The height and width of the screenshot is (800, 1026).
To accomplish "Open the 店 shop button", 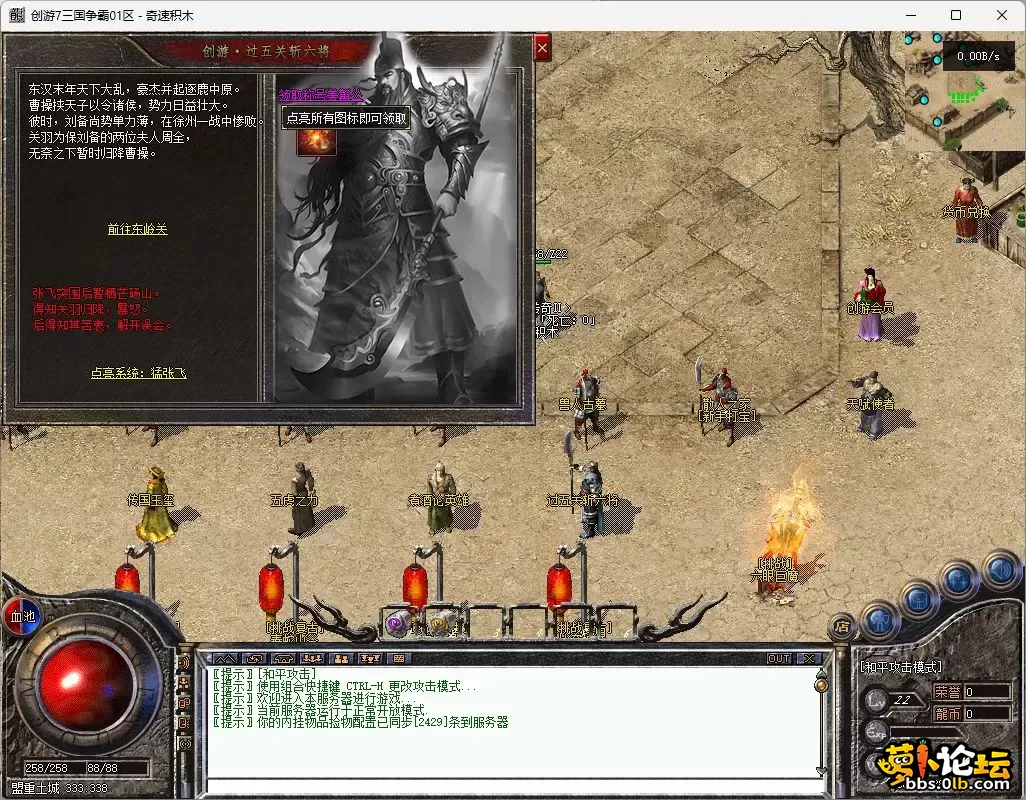I will click(x=842, y=627).
